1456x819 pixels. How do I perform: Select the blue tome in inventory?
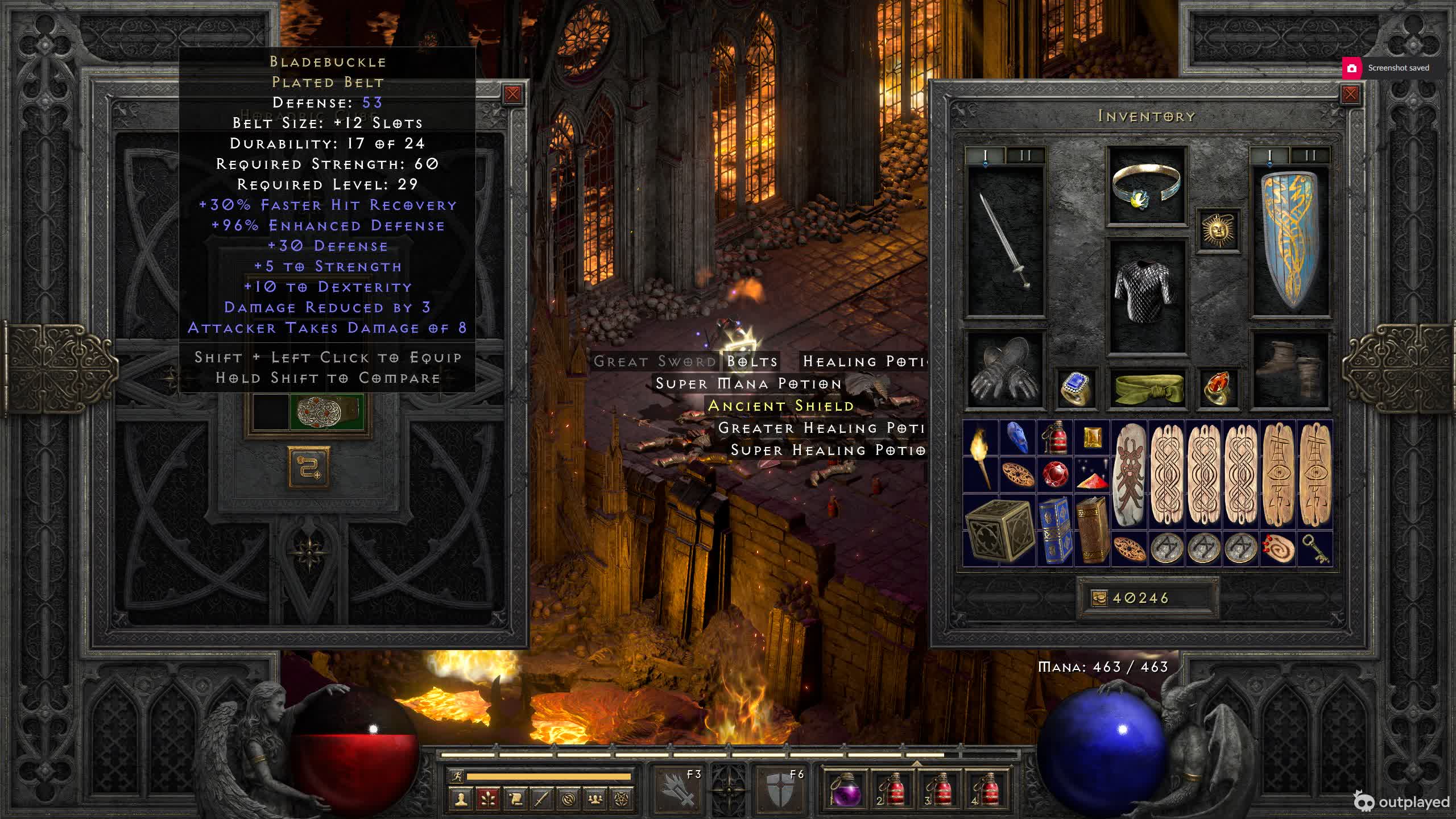pyautogui.click(x=1055, y=530)
